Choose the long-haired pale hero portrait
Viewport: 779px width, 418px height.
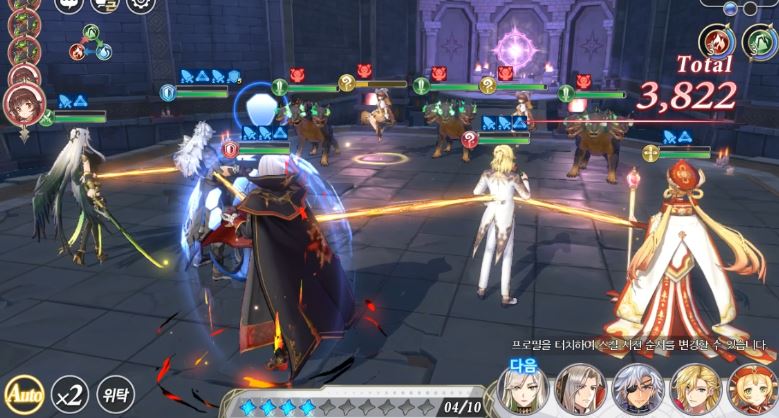[578, 388]
